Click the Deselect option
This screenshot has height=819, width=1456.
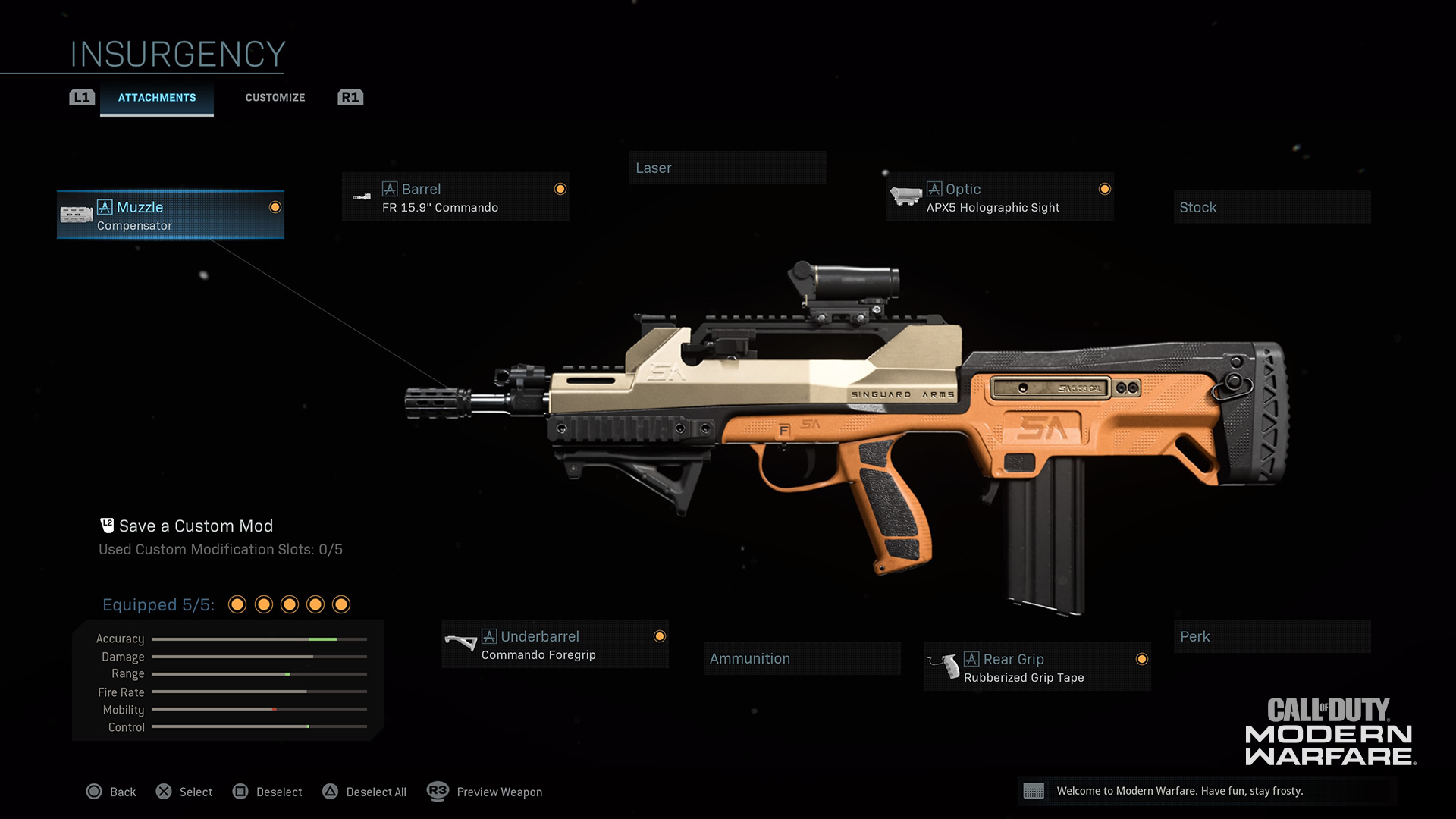(x=268, y=792)
